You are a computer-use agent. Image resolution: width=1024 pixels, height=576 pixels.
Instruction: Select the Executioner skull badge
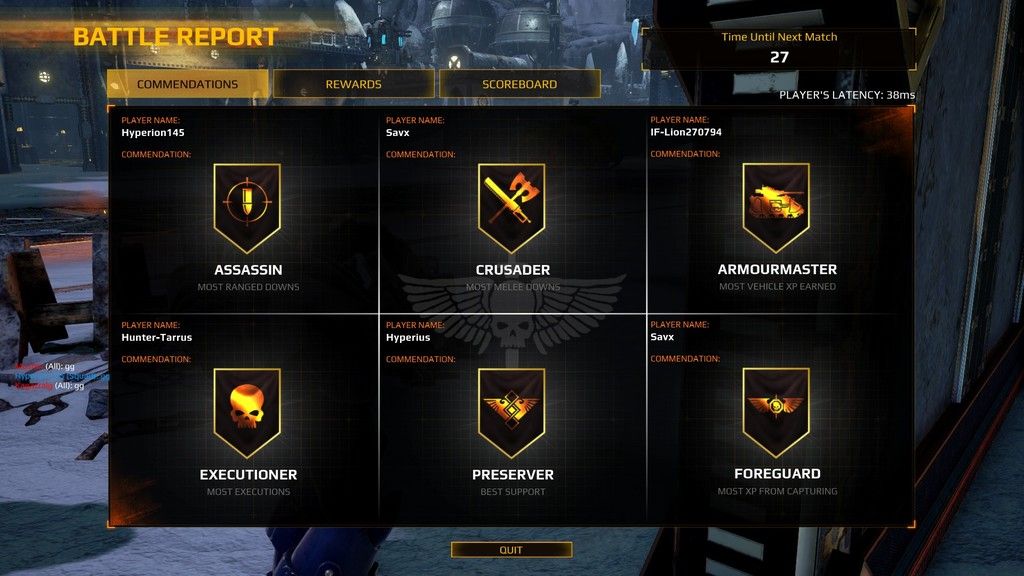[x=247, y=412]
